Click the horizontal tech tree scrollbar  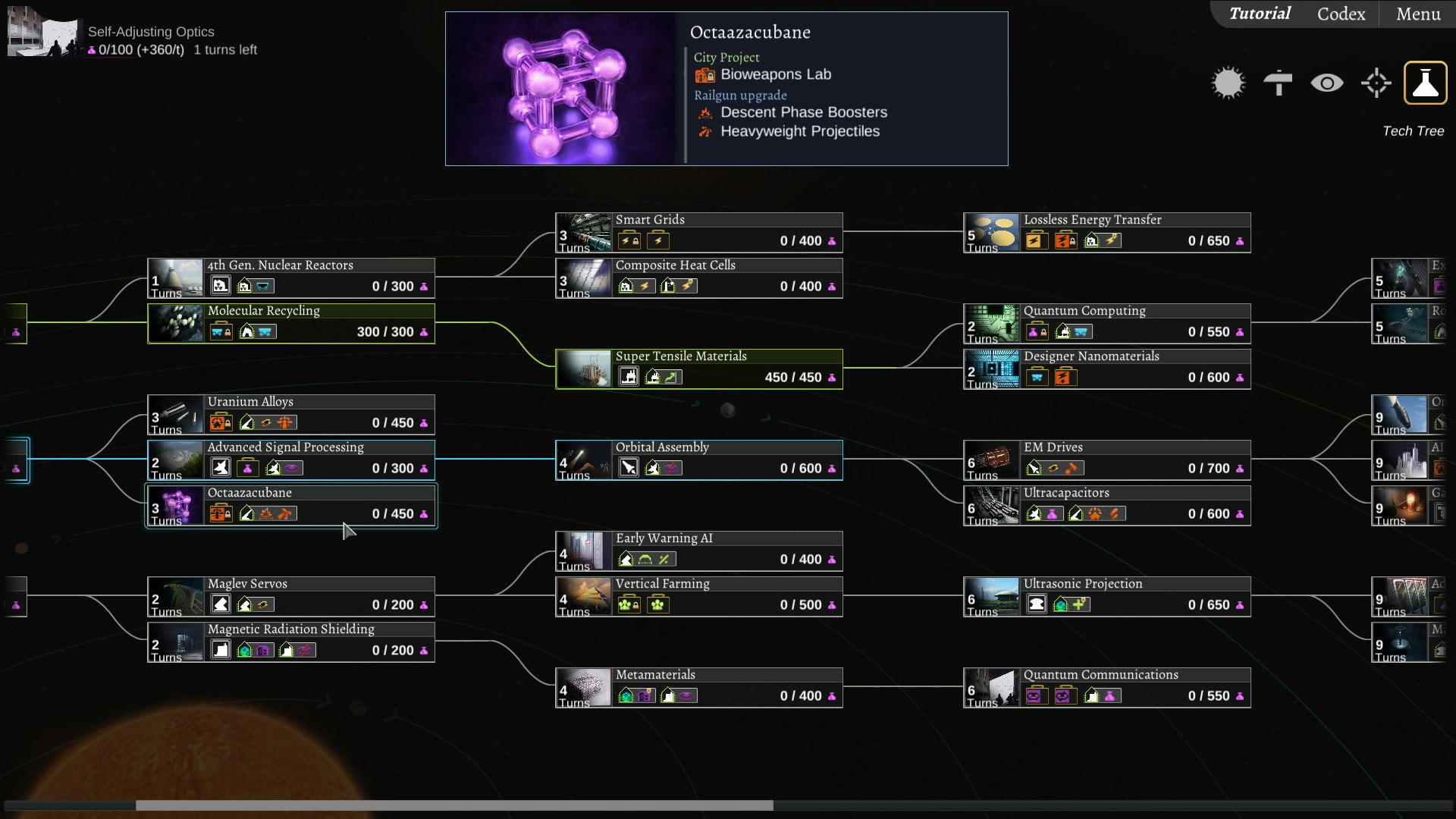coord(454,805)
